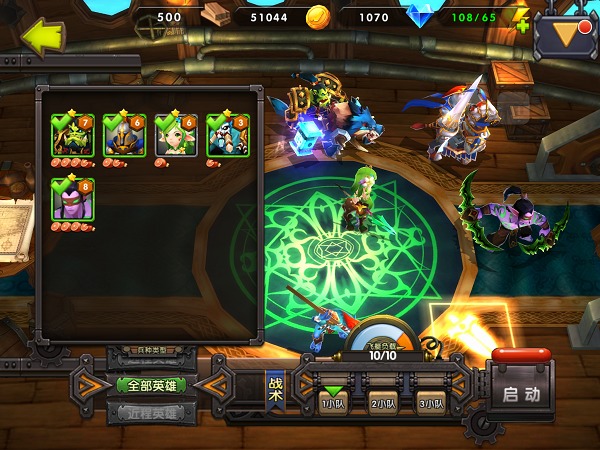The height and width of the screenshot is (450, 600).
Task: Select the purple demon hunter hero card
Action: point(72,199)
